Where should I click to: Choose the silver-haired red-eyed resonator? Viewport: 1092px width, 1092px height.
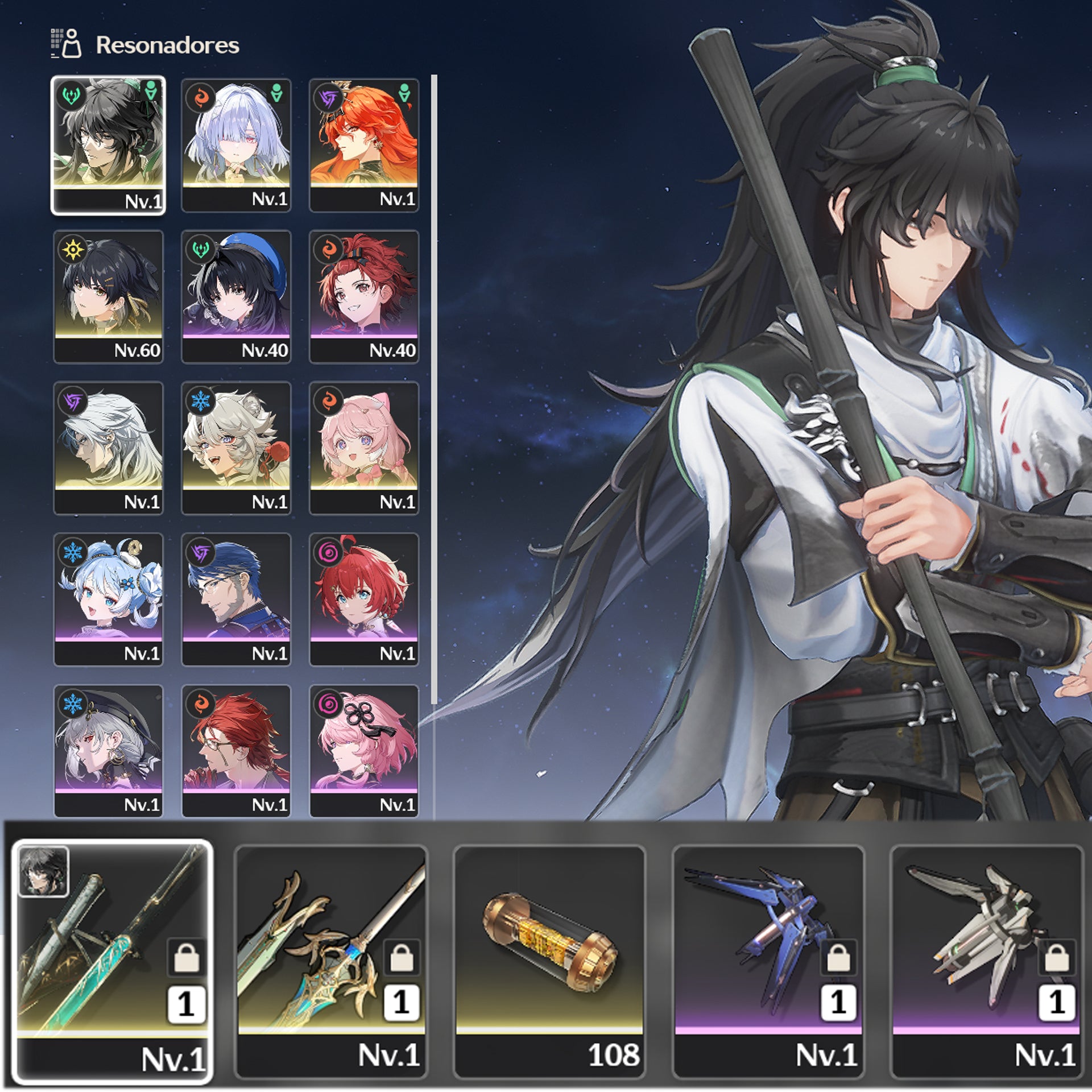coord(236,145)
